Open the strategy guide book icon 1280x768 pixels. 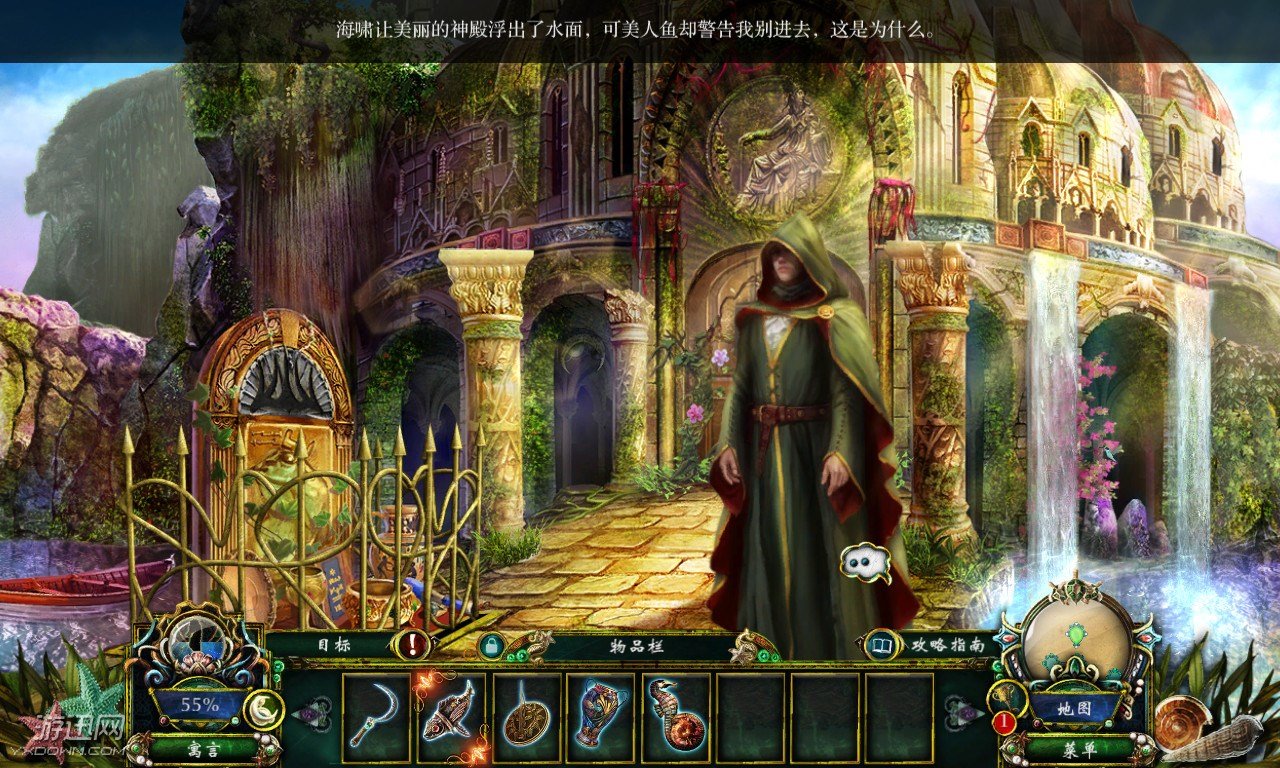point(882,645)
